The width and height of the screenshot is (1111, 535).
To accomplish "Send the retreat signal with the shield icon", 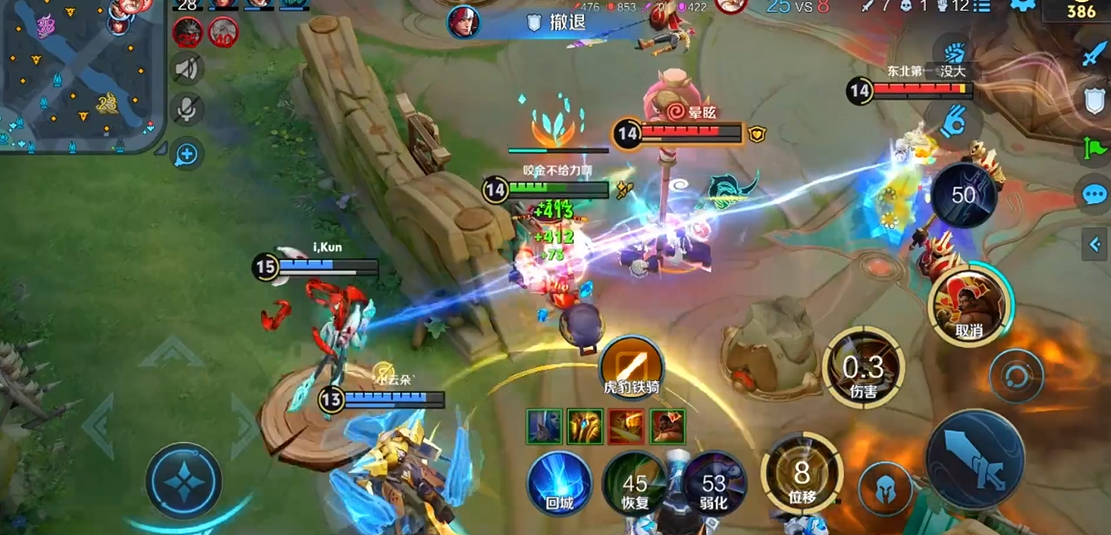I will click(1093, 100).
